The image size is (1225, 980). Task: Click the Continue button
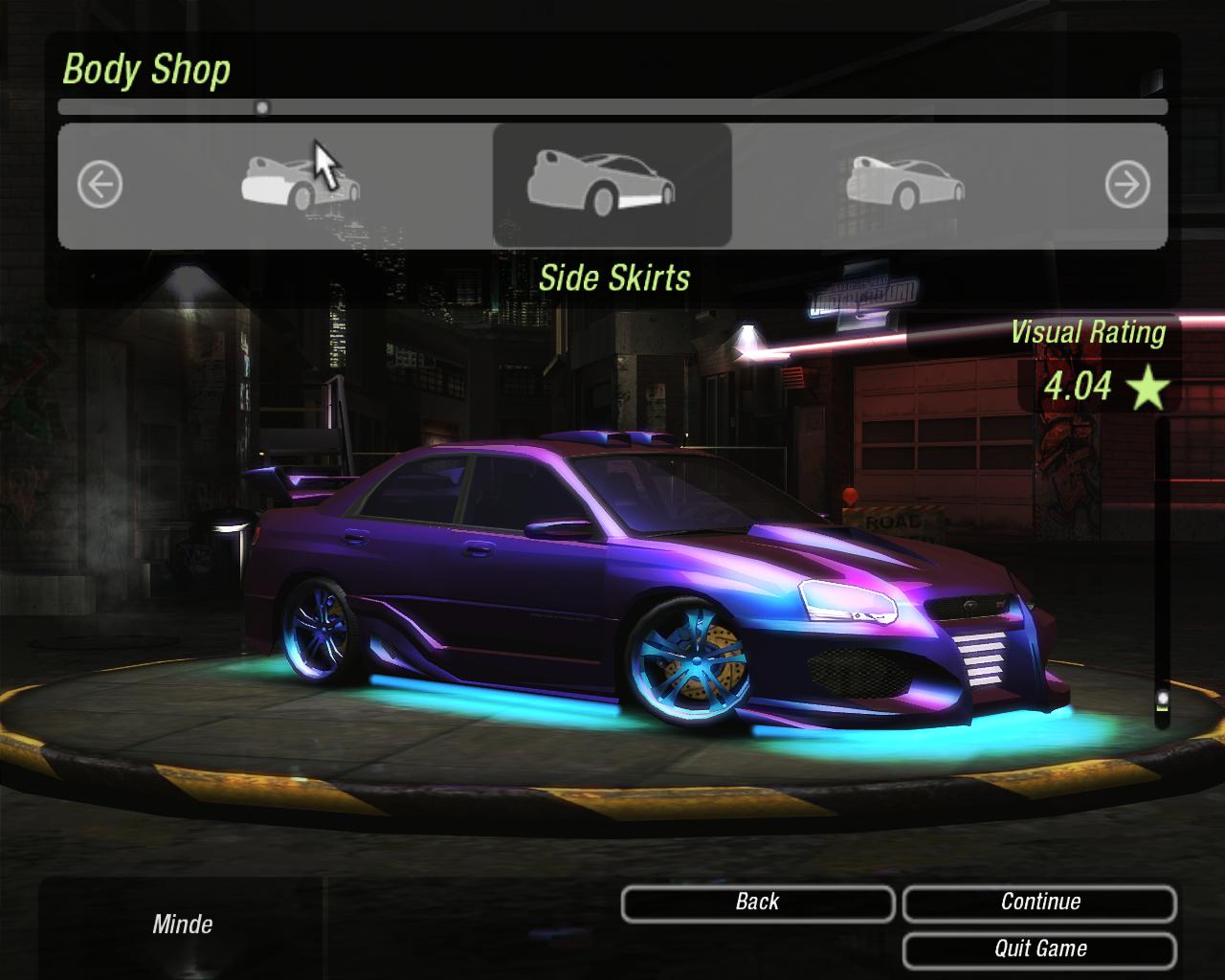click(1039, 902)
